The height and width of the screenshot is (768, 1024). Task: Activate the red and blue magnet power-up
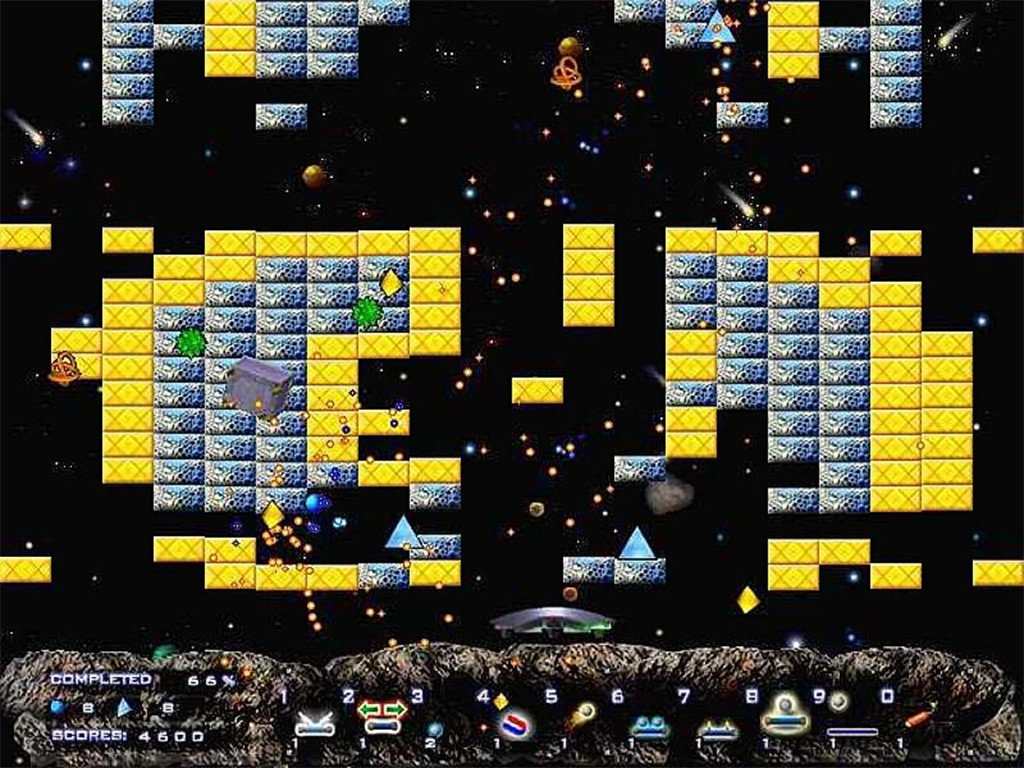click(515, 723)
